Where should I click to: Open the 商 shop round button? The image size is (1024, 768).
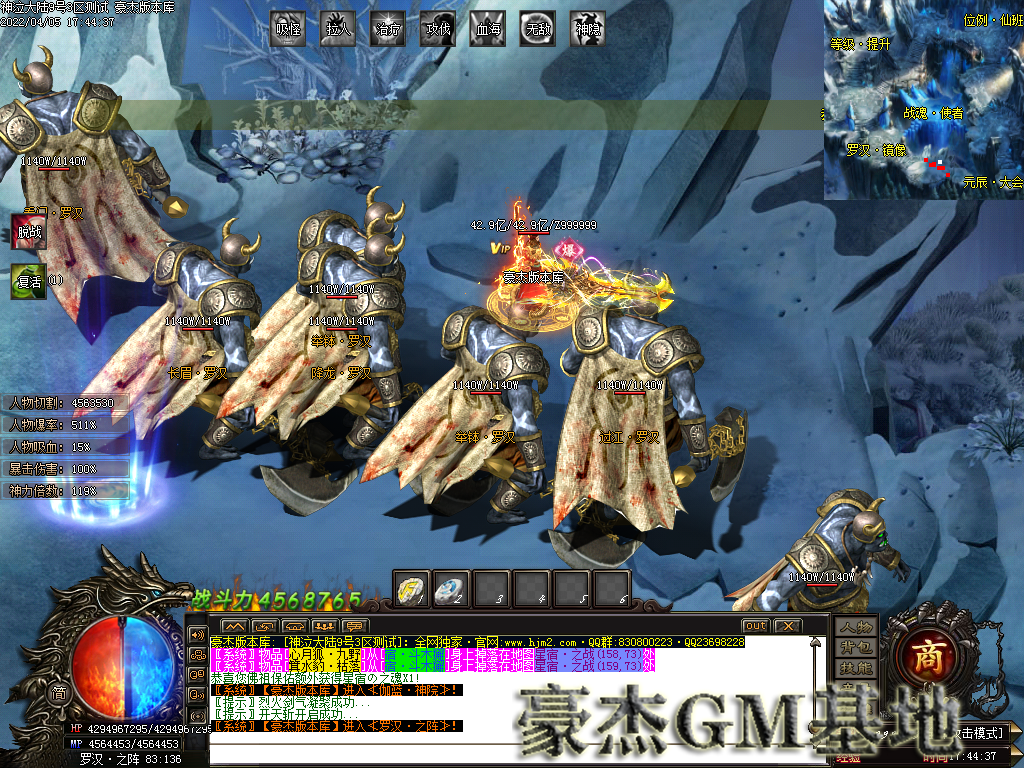921,654
